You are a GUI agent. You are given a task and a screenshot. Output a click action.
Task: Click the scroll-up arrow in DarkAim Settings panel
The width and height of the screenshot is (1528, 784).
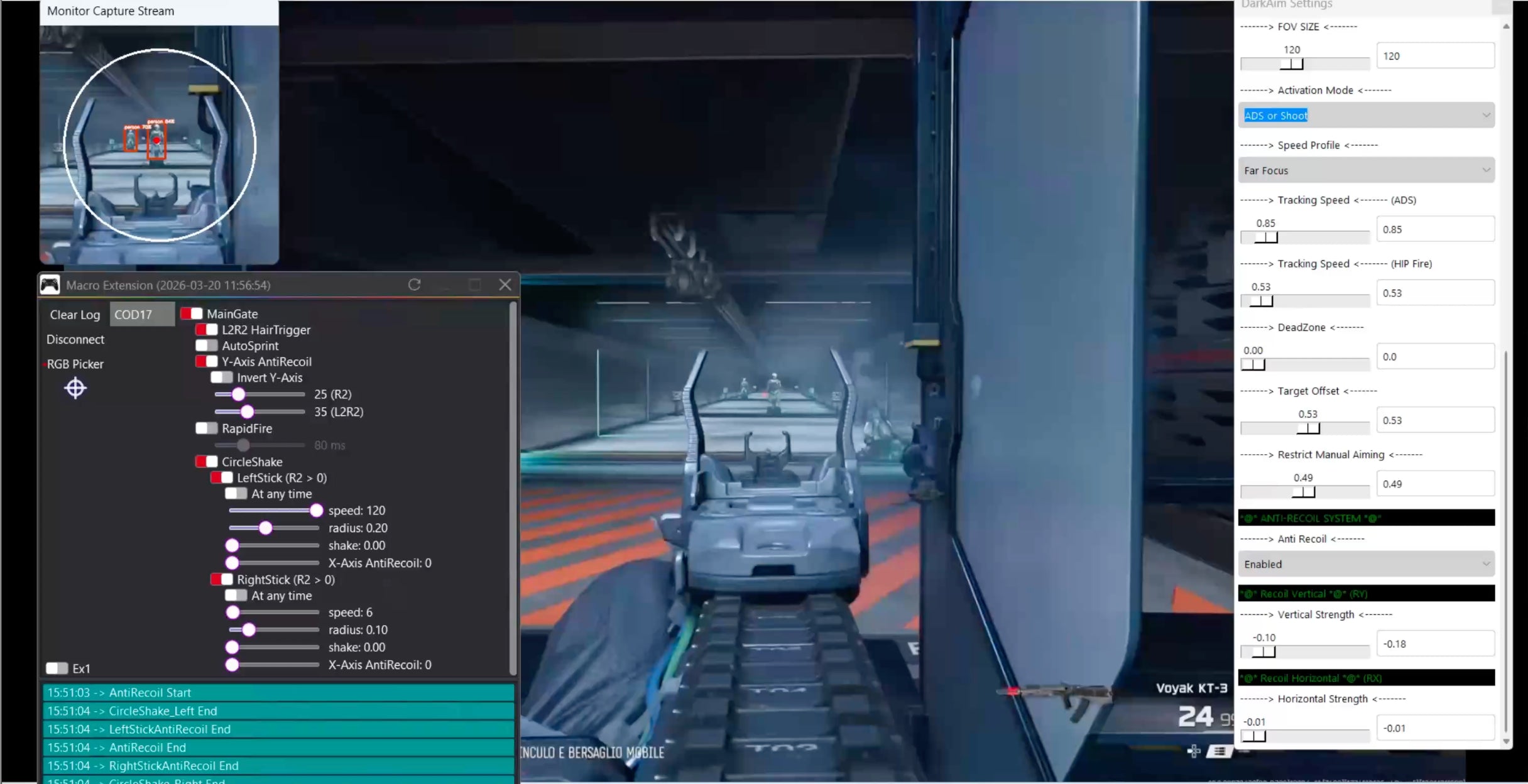1506,26
